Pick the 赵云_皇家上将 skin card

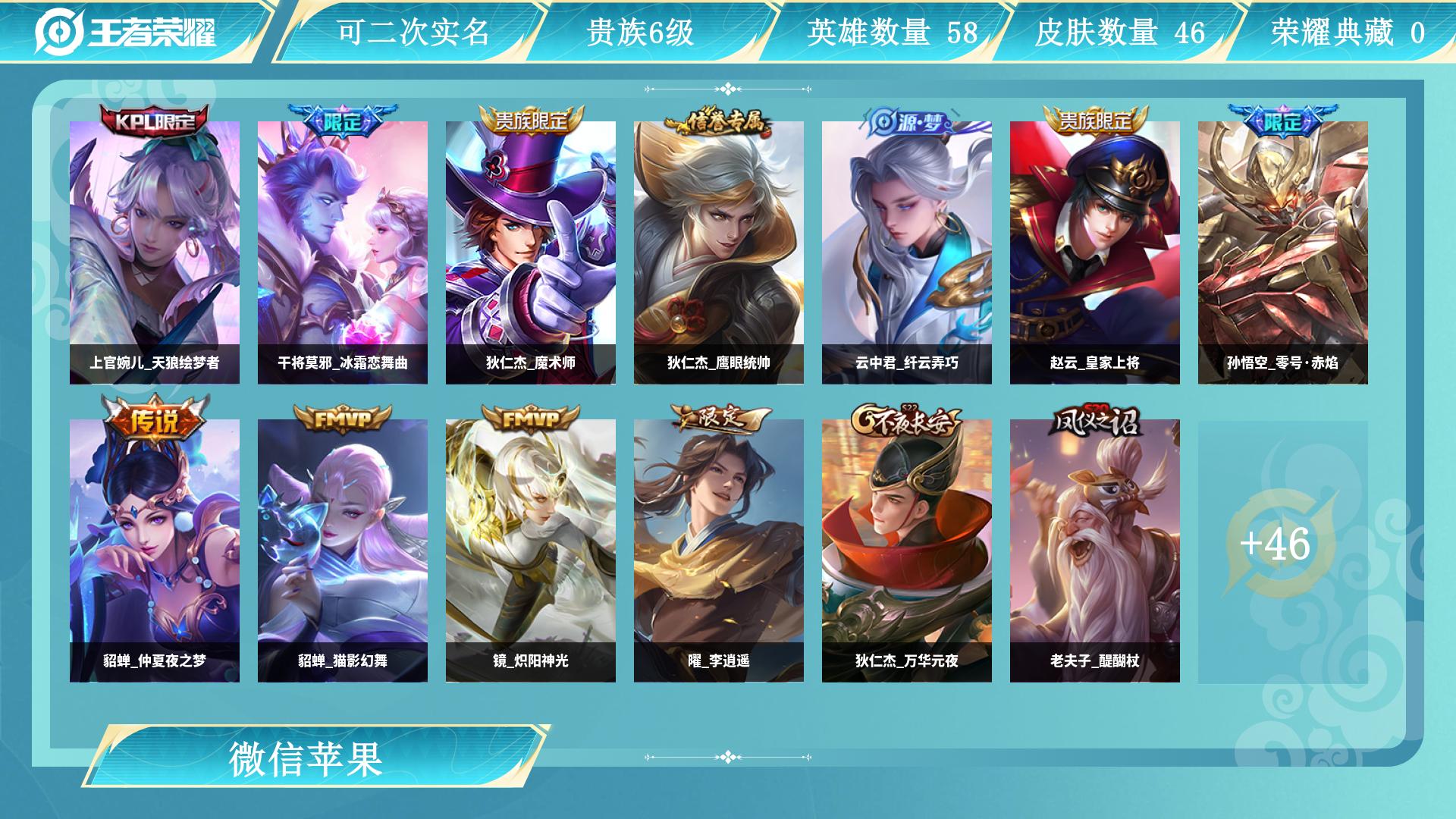tap(1095, 252)
